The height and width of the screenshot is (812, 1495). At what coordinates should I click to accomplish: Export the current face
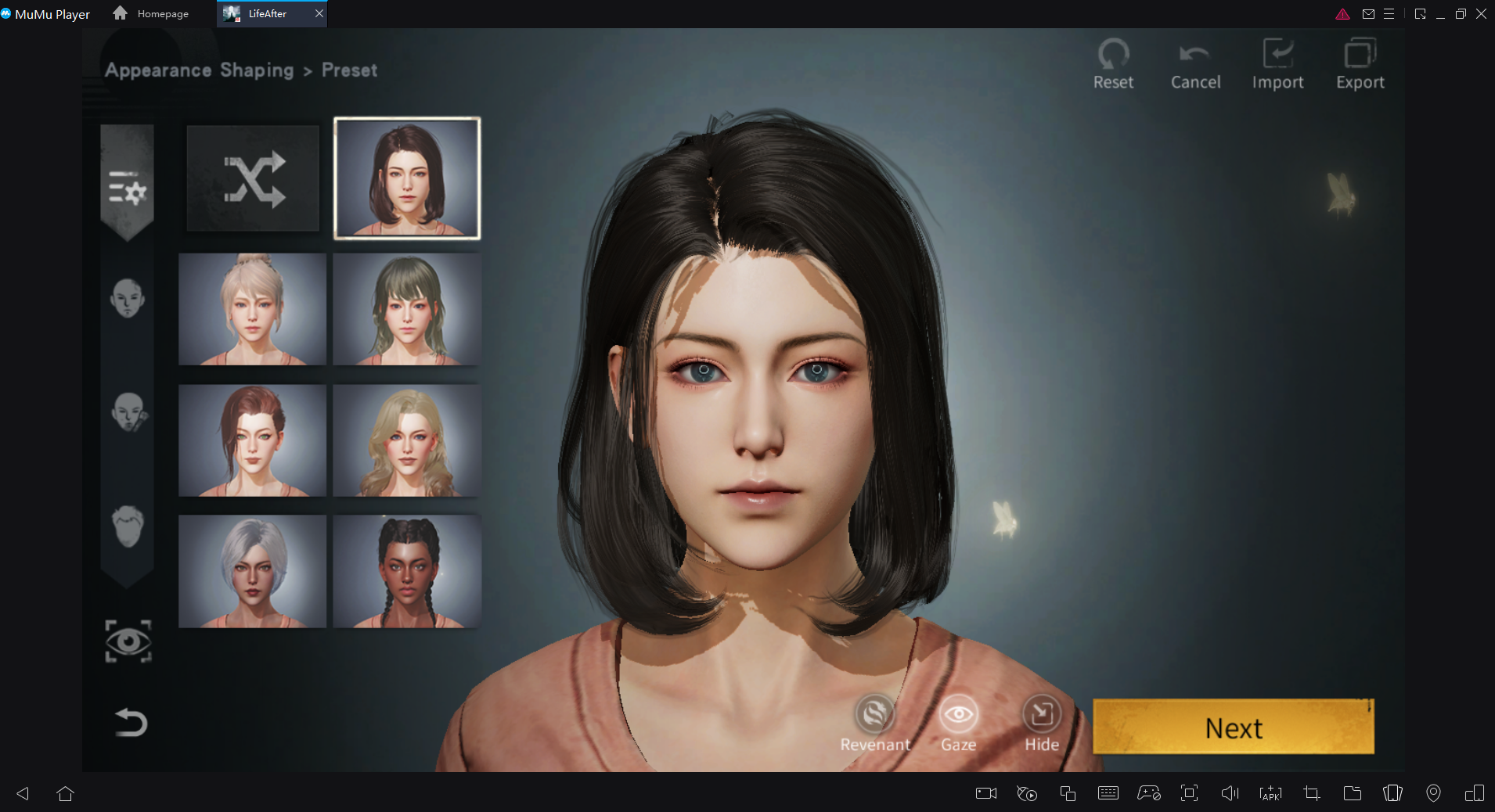click(x=1360, y=64)
